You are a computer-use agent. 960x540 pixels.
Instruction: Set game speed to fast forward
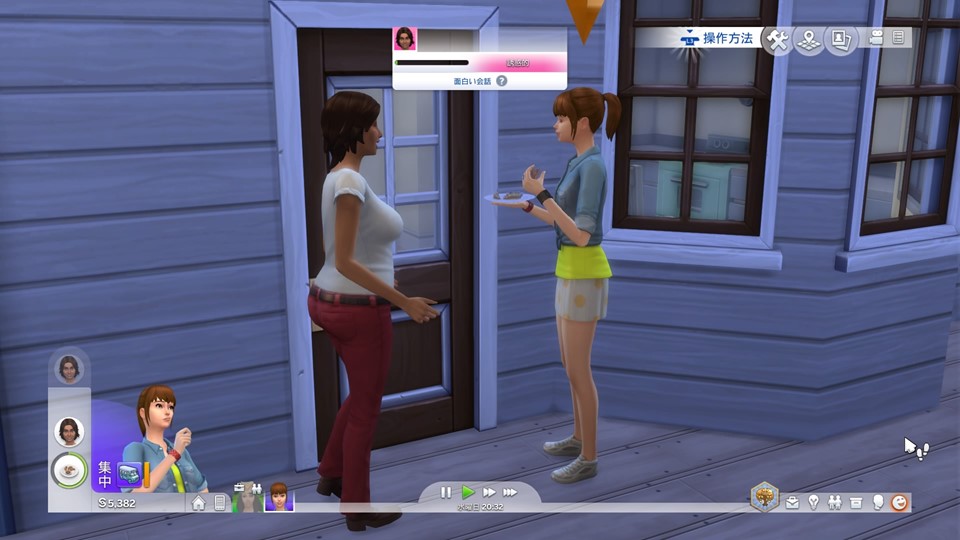tap(489, 492)
